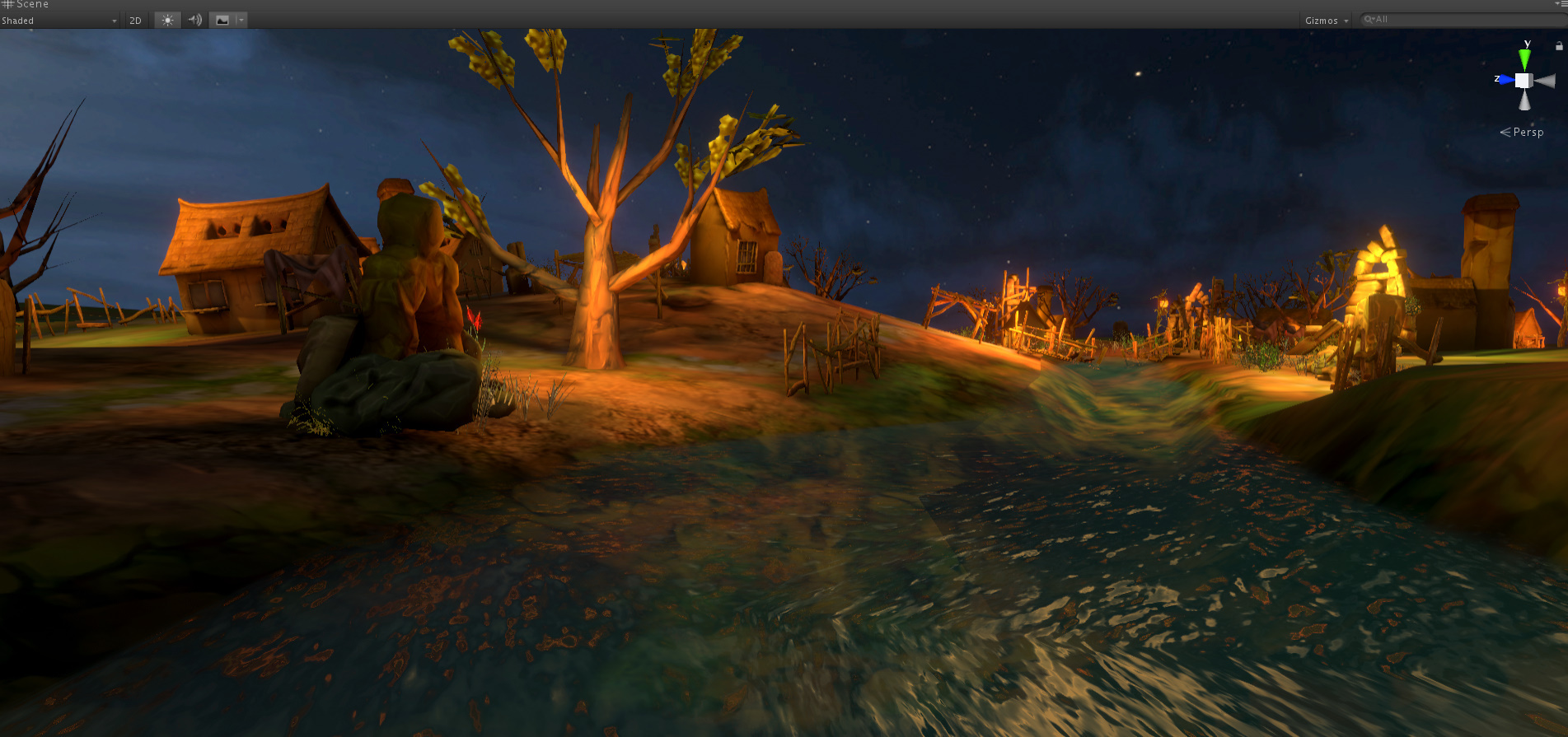Image resolution: width=1568 pixels, height=737 pixels.
Task: Toggle scene lighting with sun icon
Action: 168,20
